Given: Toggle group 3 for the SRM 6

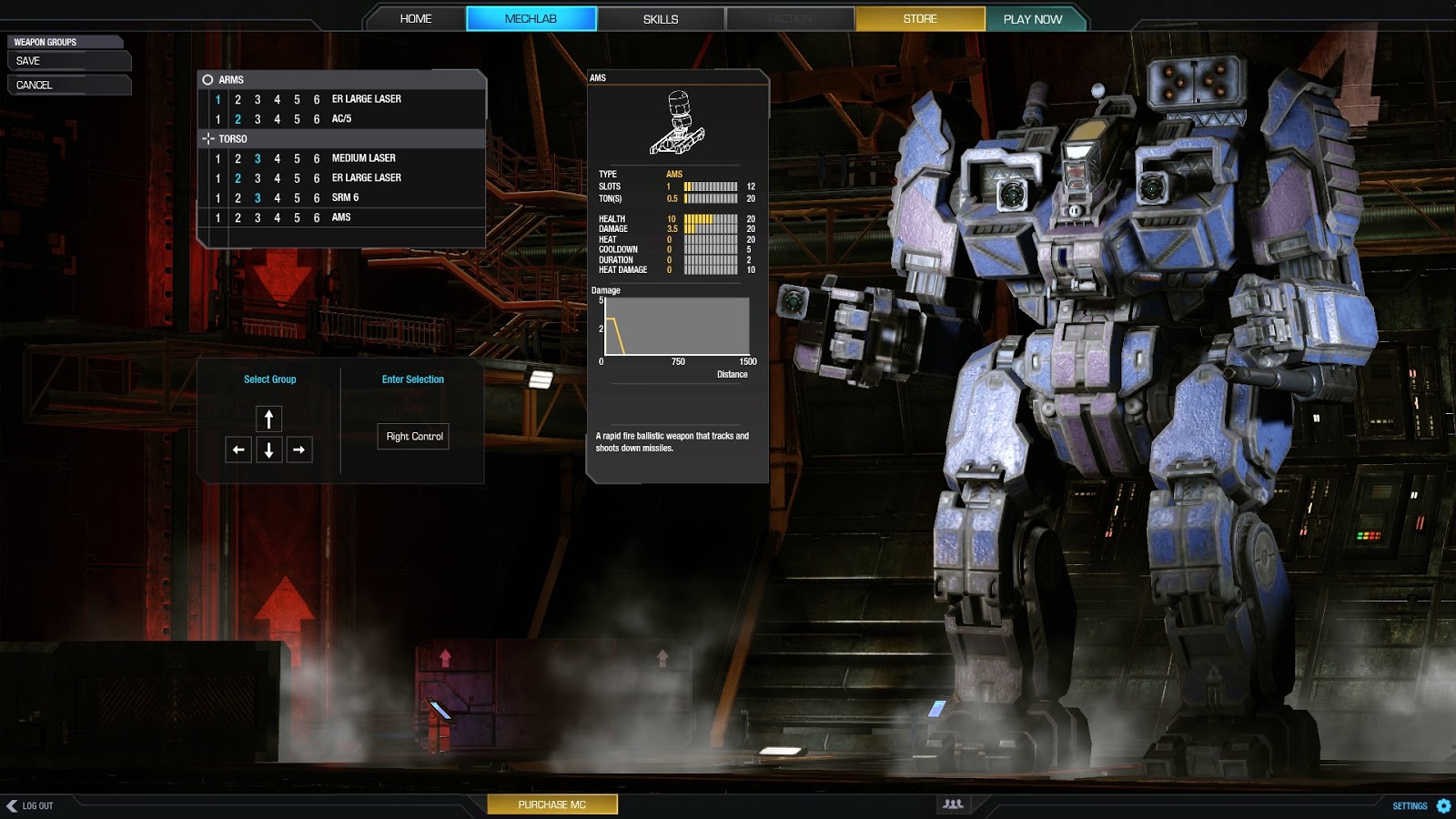Looking at the screenshot, I should tap(258, 197).
